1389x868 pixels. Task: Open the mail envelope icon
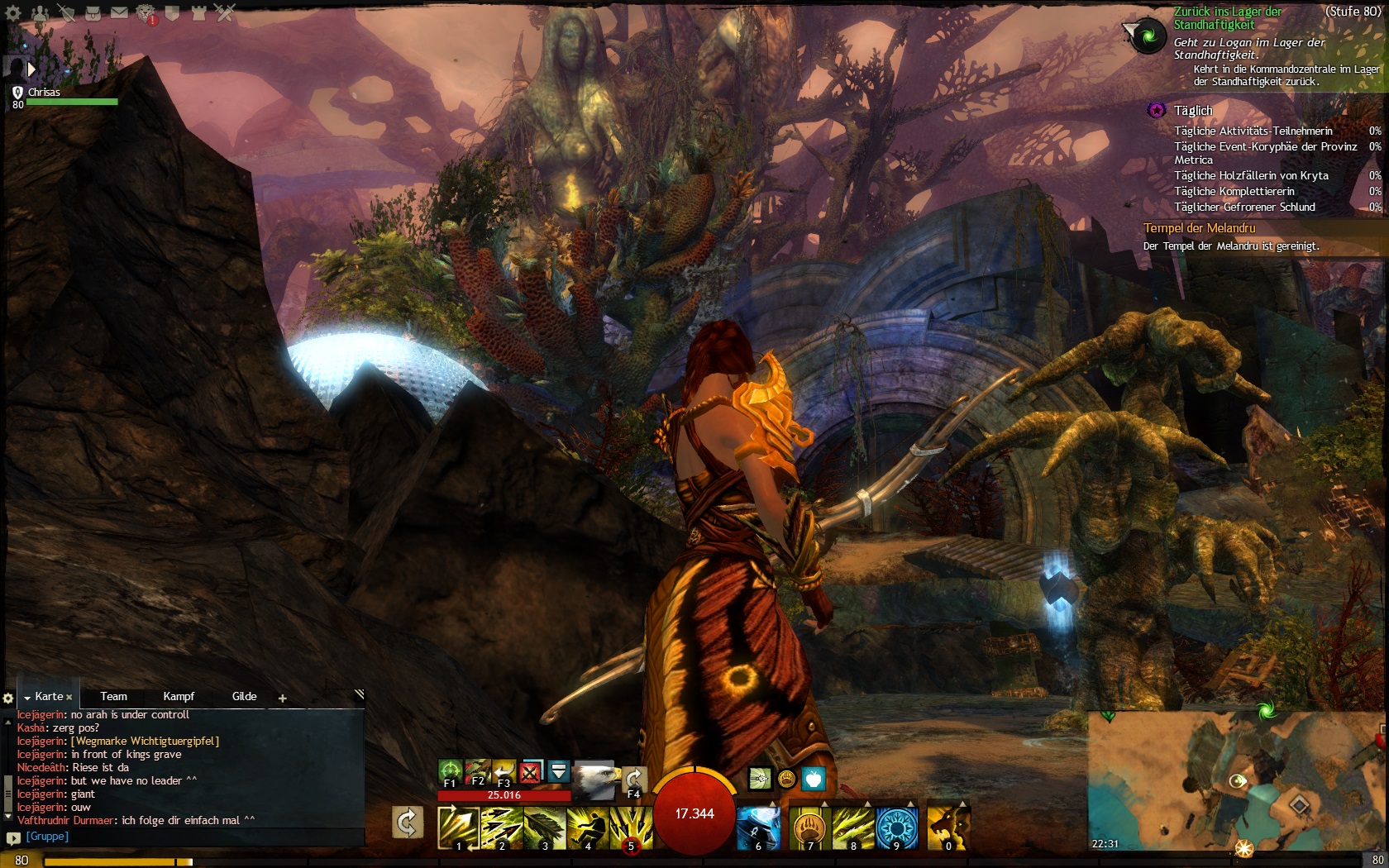(x=119, y=13)
